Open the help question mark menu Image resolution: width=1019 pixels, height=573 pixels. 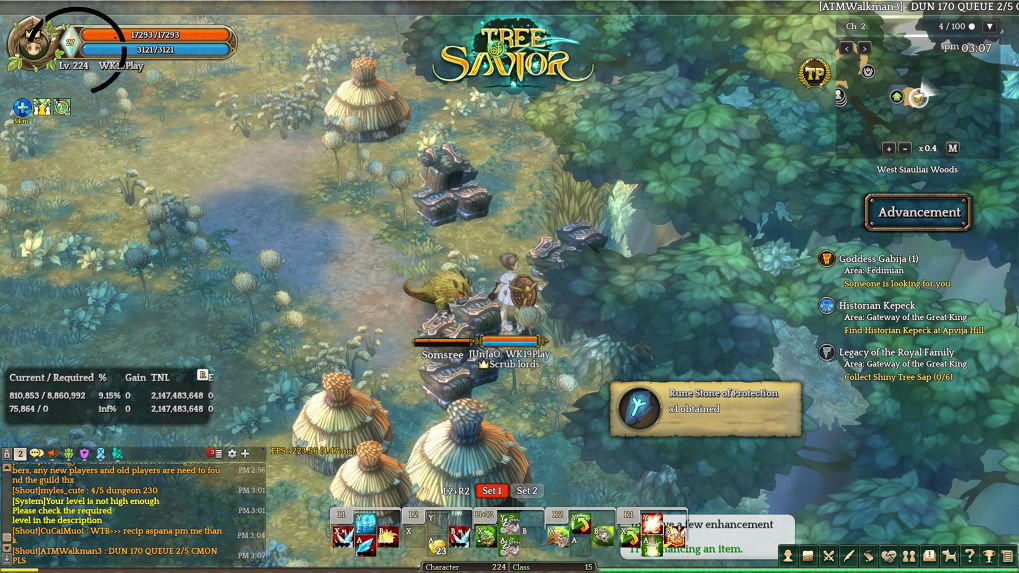point(969,556)
